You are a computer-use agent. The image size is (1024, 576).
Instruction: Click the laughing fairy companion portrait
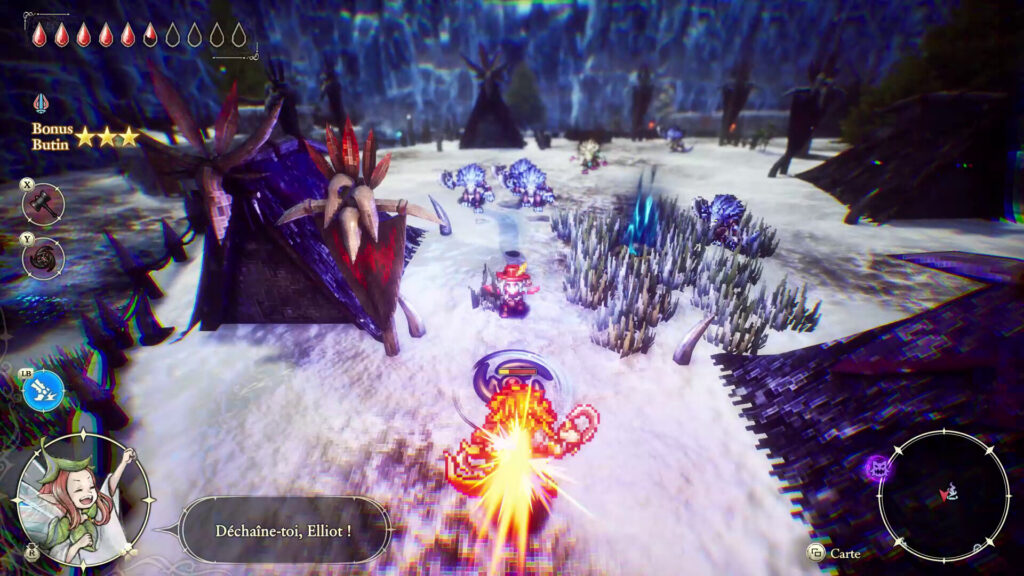(85, 497)
